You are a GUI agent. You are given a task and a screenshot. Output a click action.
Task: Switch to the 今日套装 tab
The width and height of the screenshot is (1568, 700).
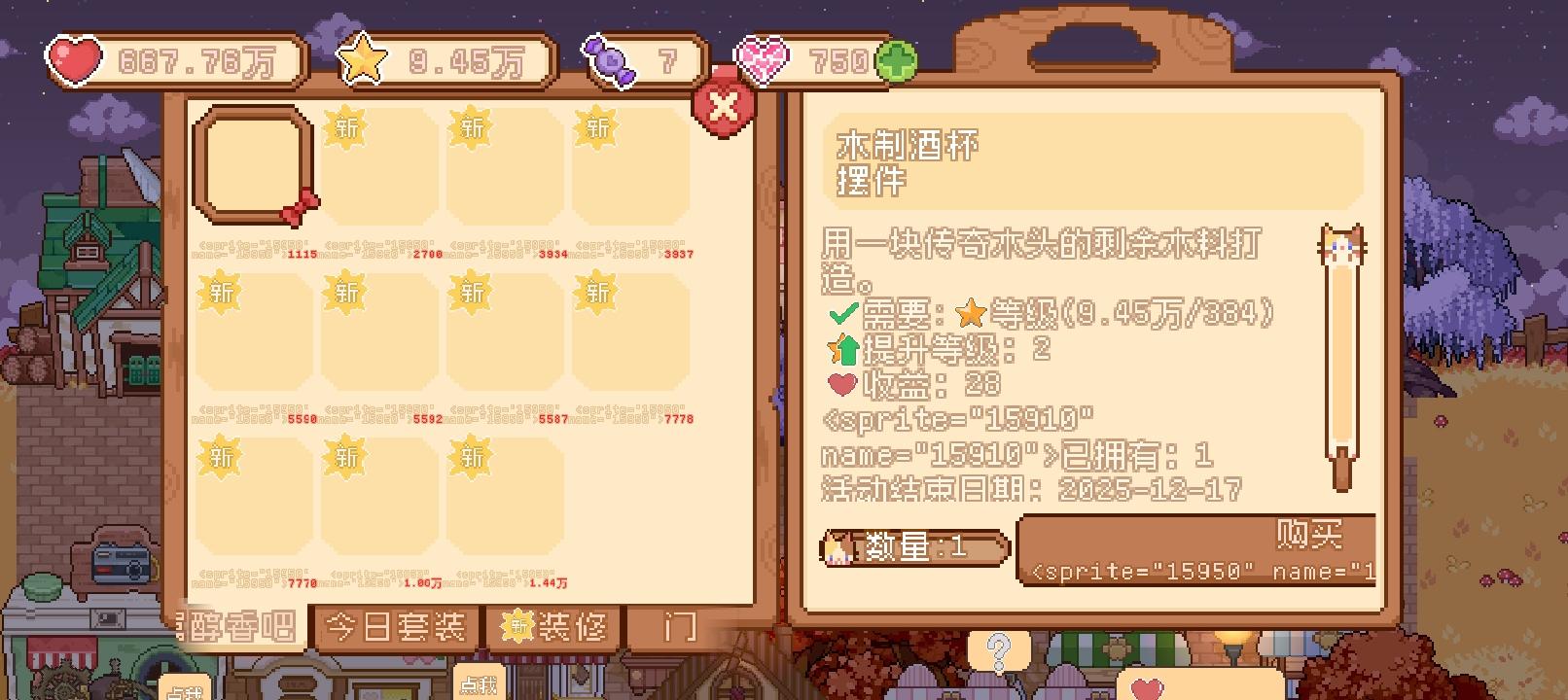click(x=398, y=628)
